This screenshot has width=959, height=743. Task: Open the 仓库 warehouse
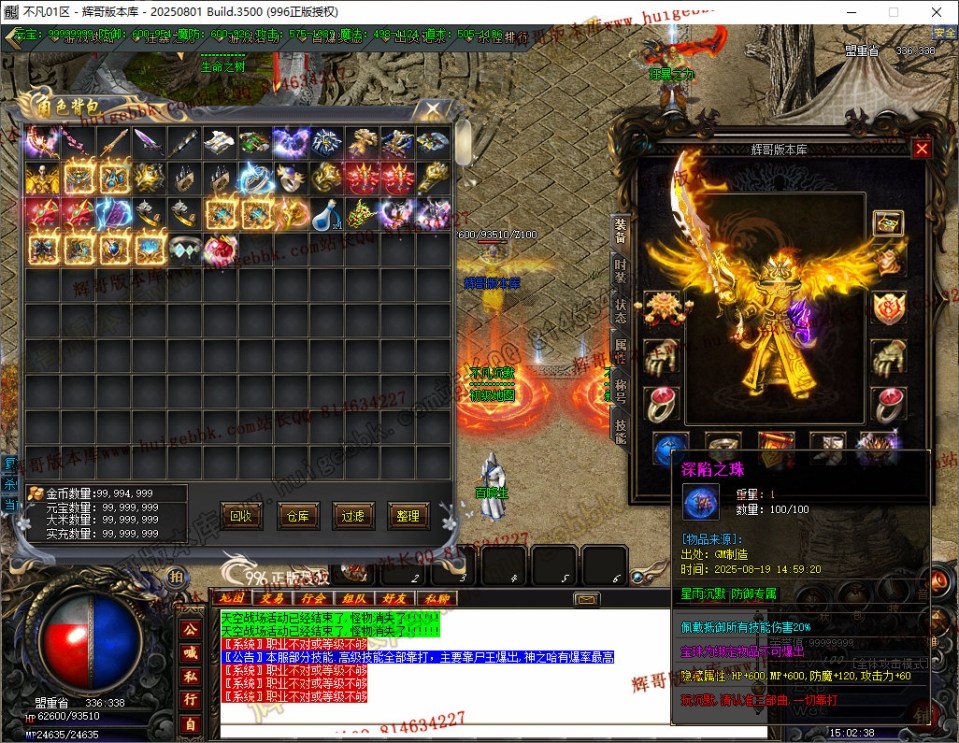pos(298,516)
